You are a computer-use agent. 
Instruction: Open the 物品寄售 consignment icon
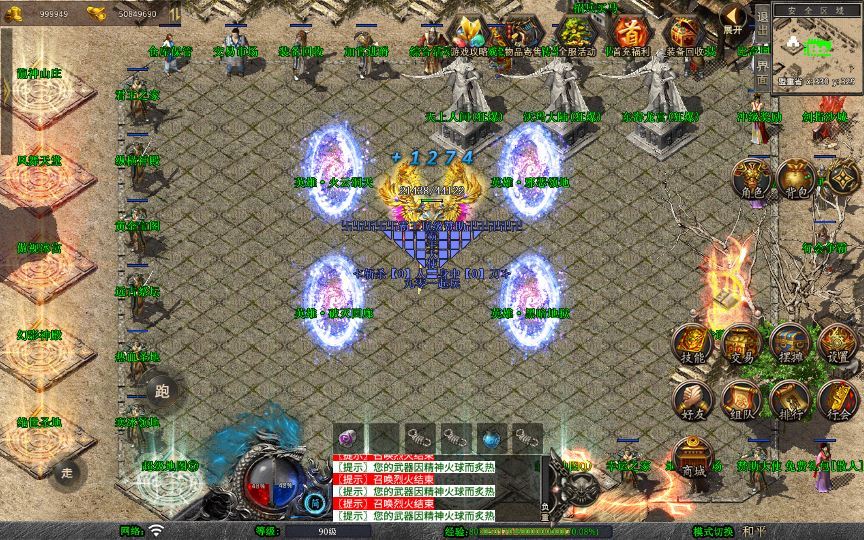tap(520, 36)
